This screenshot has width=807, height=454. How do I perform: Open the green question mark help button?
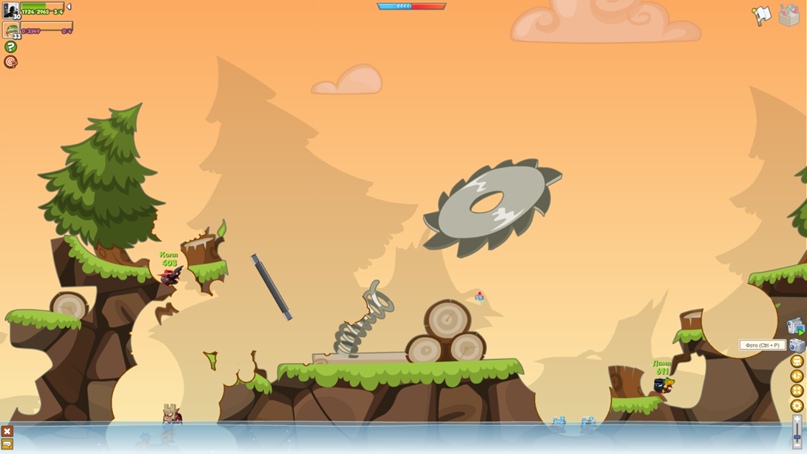pyautogui.click(x=11, y=47)
